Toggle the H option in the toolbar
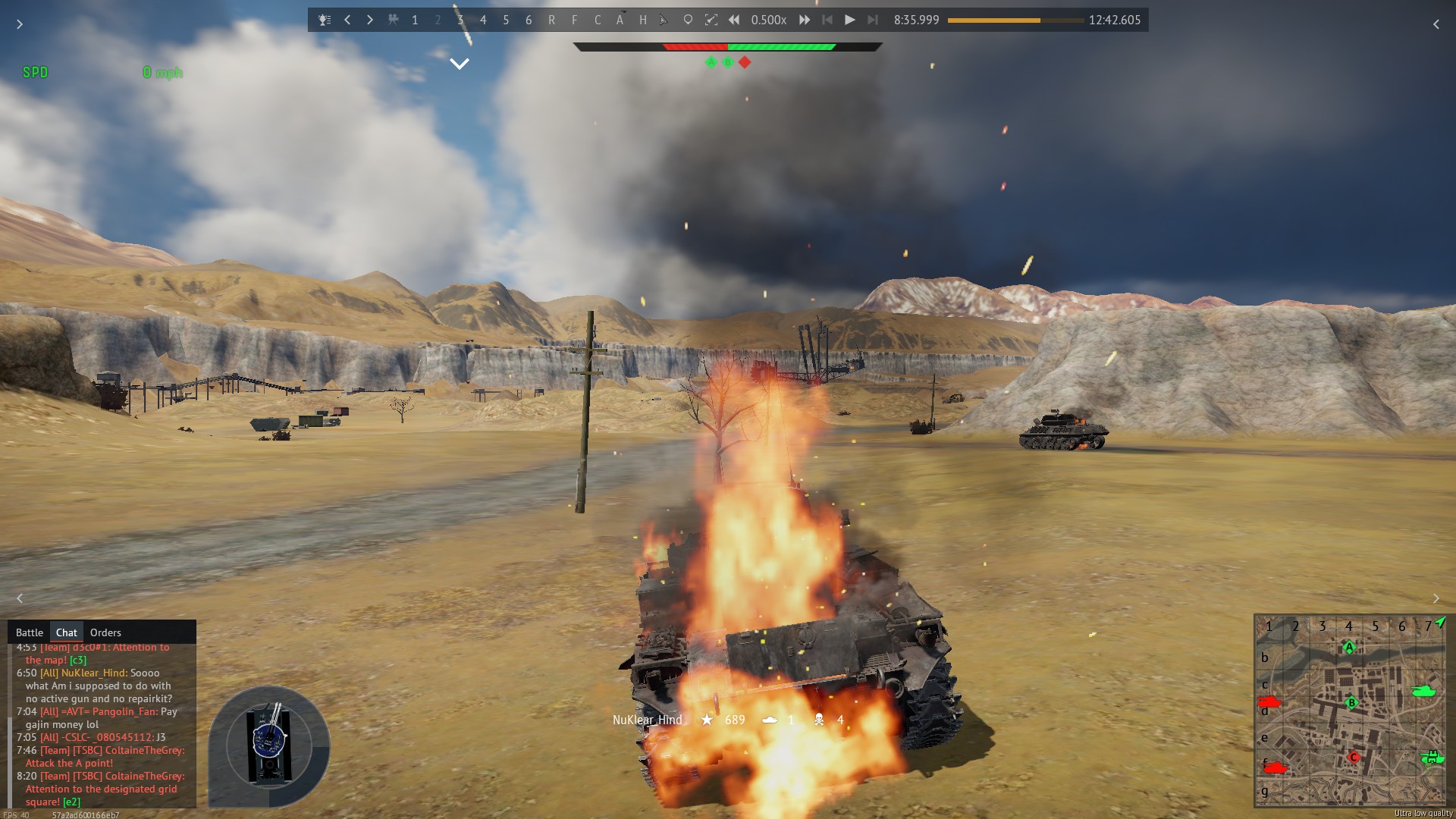The height and width of the screenshot is (819, 1456). [642, 20]
